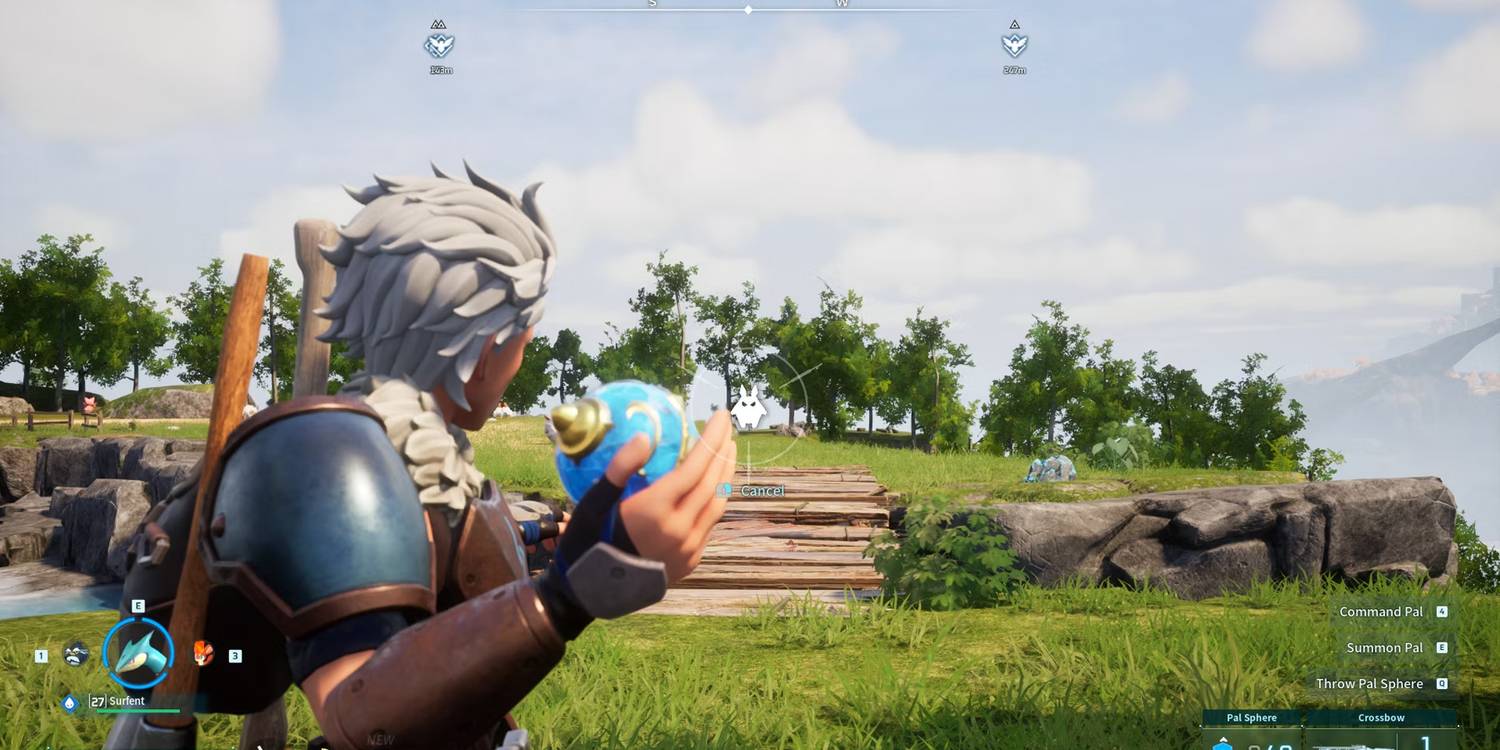Click the E keybind badge above Surfent
1500x750 pixels.
pos(138,605)
